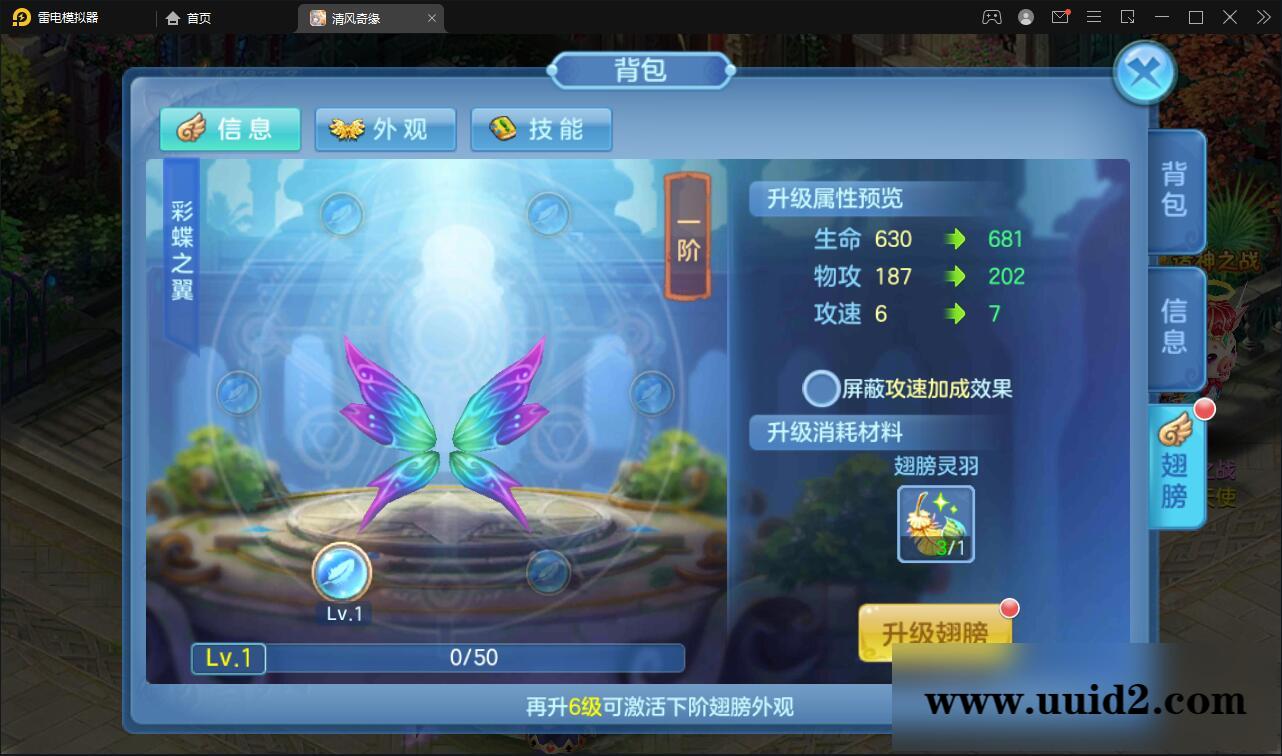Image resolution: width=1282 pixels, height=756 pixels.
Task: Switch to the 外观 (Appearance) tab
Action: tap(386, 129)
